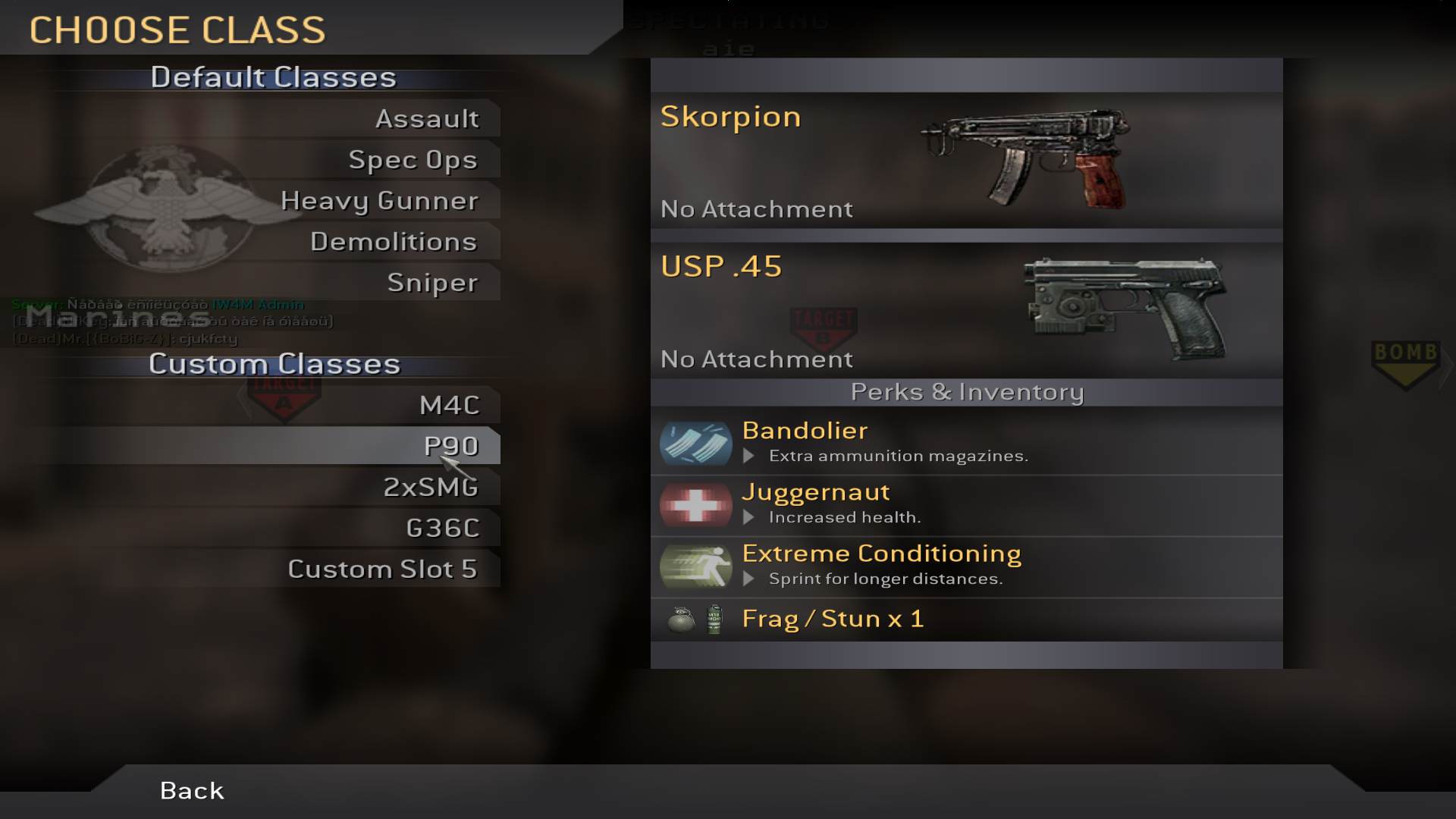Viewport: 1456px width, 819px height.
Task: Select the highlighted P90 class entry
Action: [453, 446]
